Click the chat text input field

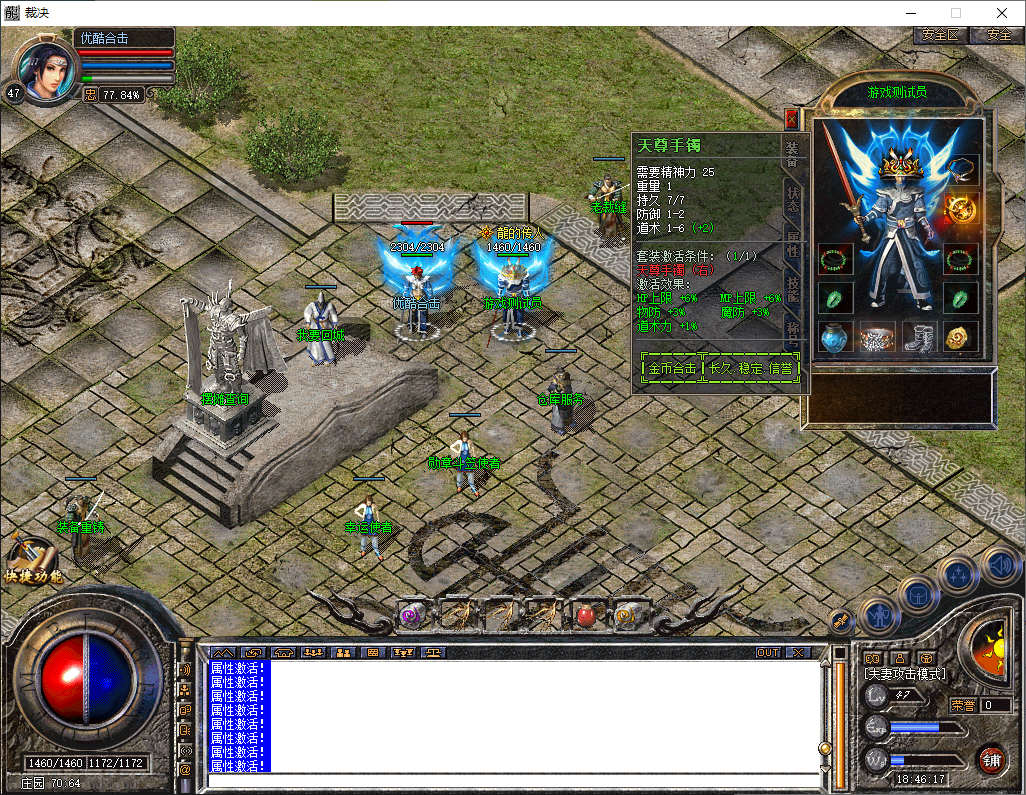pyautogui.click(x=510, y=780)
